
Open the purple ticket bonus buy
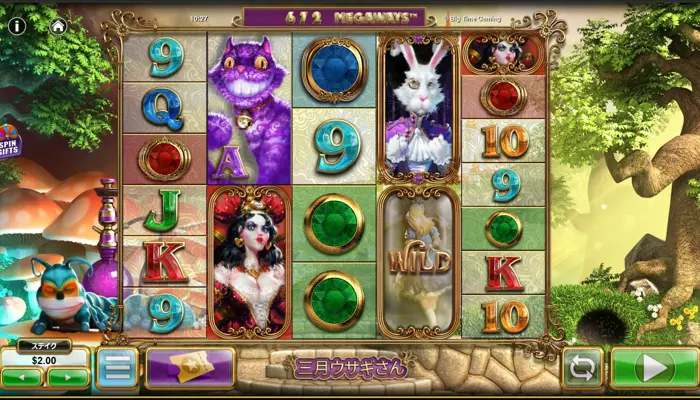[190, 368]
